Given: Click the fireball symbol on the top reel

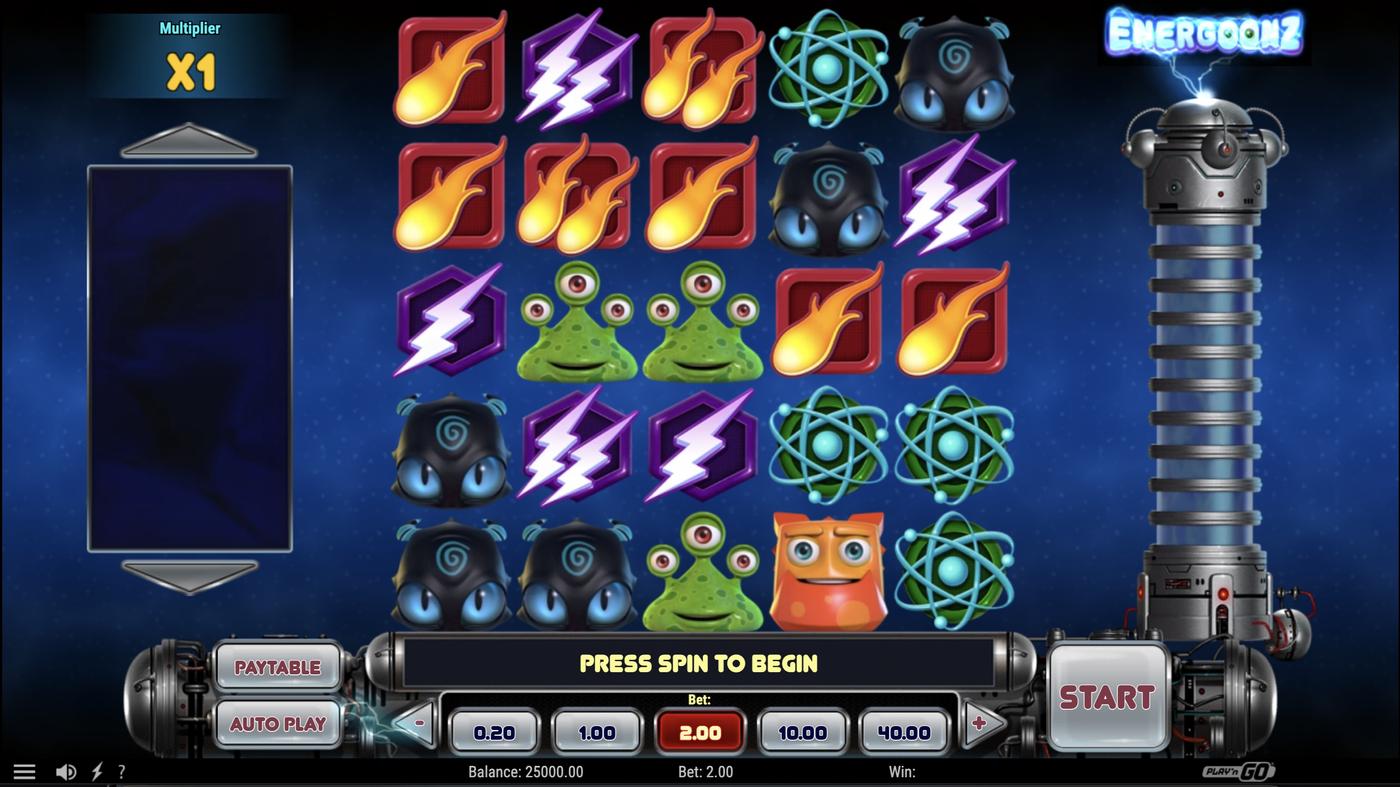Looking at the screenshot, I should click(x=448, y=68).
